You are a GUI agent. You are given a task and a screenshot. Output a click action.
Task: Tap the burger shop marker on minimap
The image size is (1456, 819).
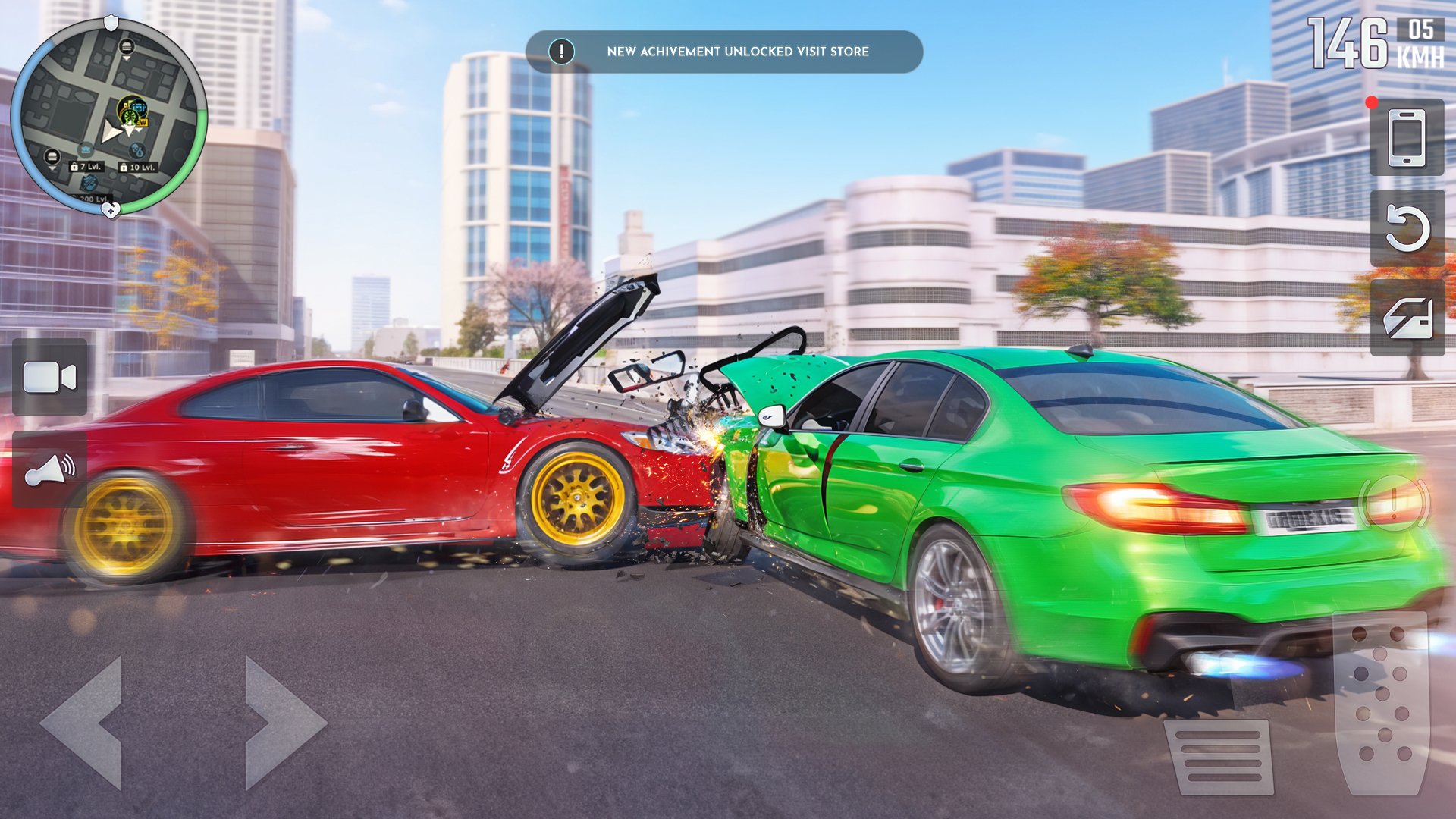(126, 47)
